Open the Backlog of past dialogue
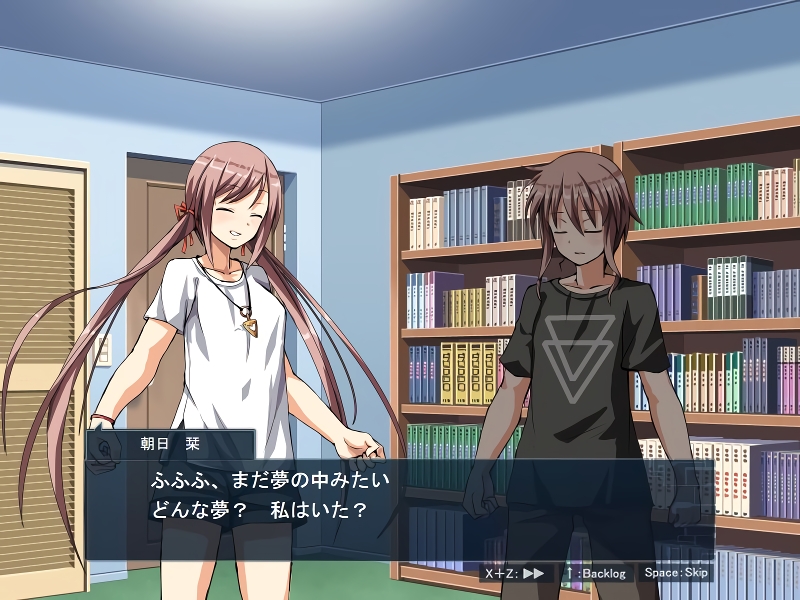Screen dimensions: 800x600 596,573
